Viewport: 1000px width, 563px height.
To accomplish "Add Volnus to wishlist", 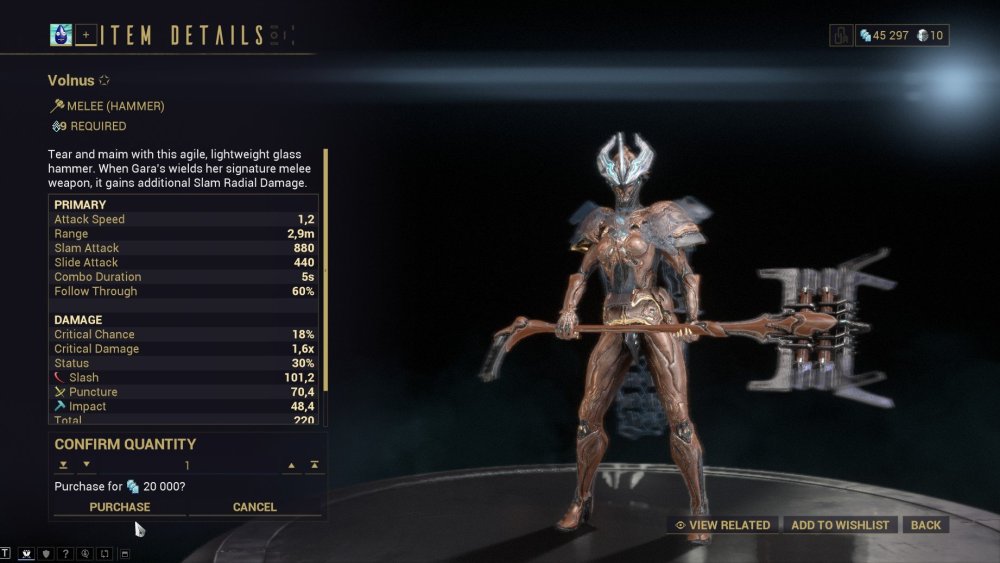I will coord(840,525).
